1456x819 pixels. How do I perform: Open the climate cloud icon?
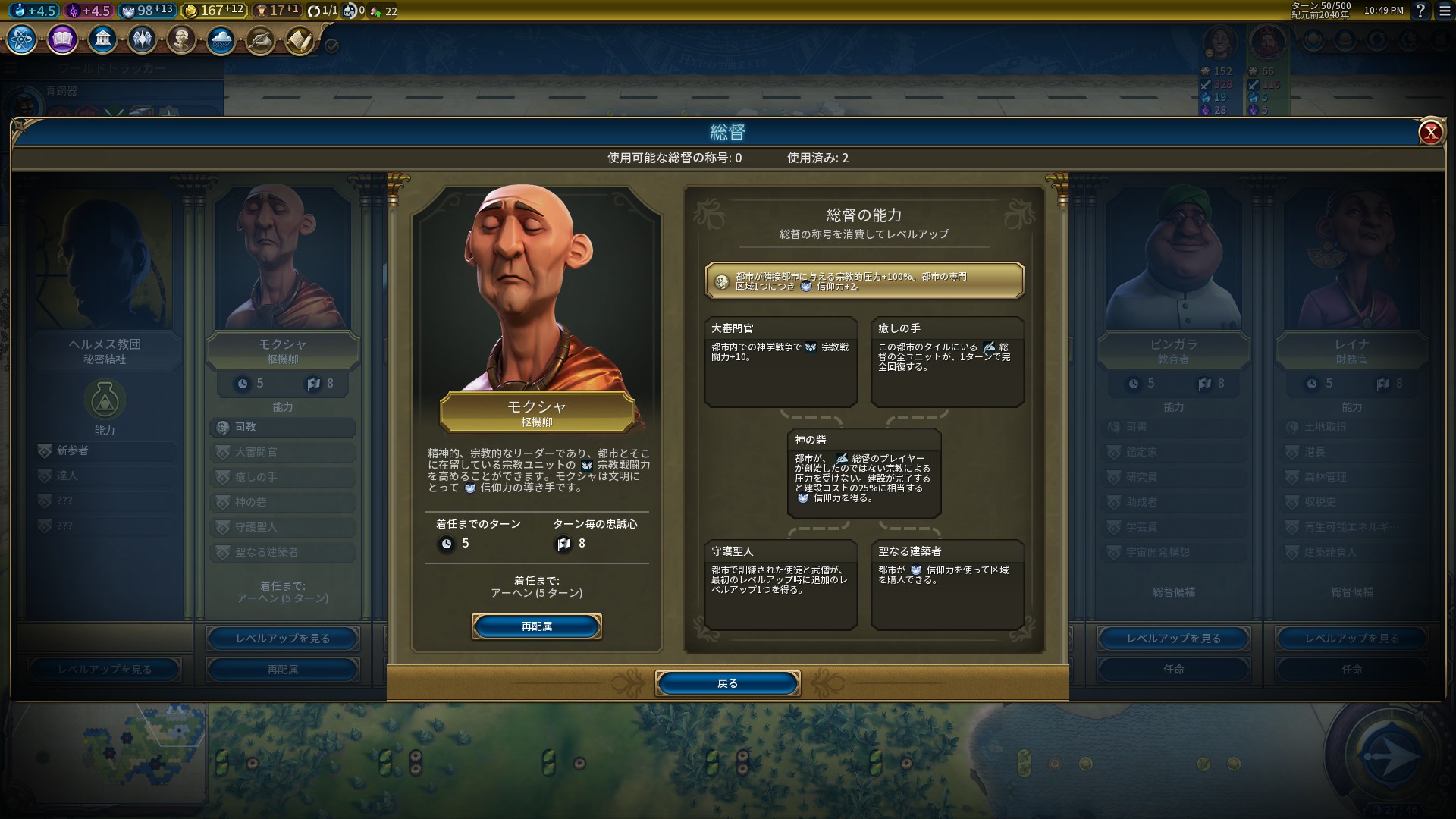(221, 39)
